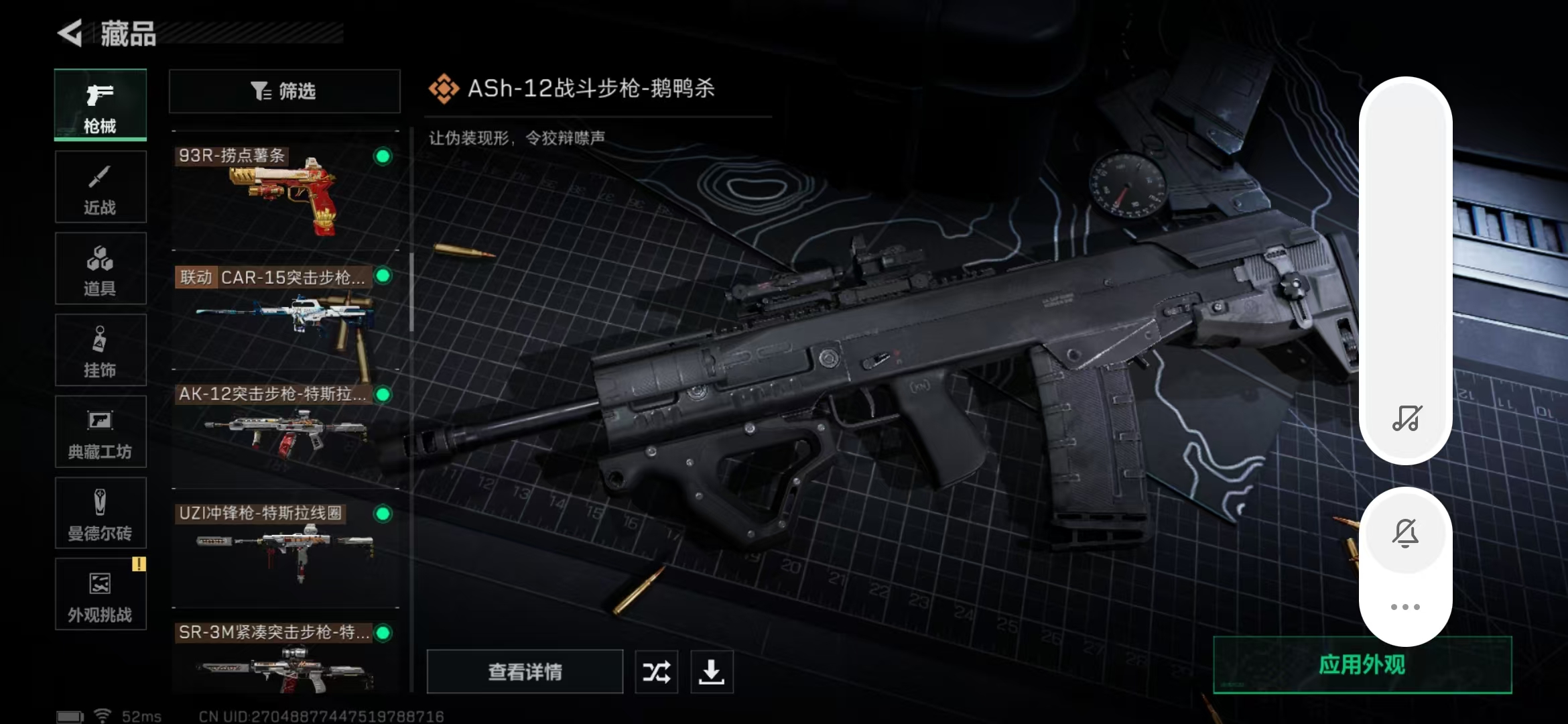Select the 曼德尔砖 category icon
This screenshot has width=1568, height=724.
point(101,513)
